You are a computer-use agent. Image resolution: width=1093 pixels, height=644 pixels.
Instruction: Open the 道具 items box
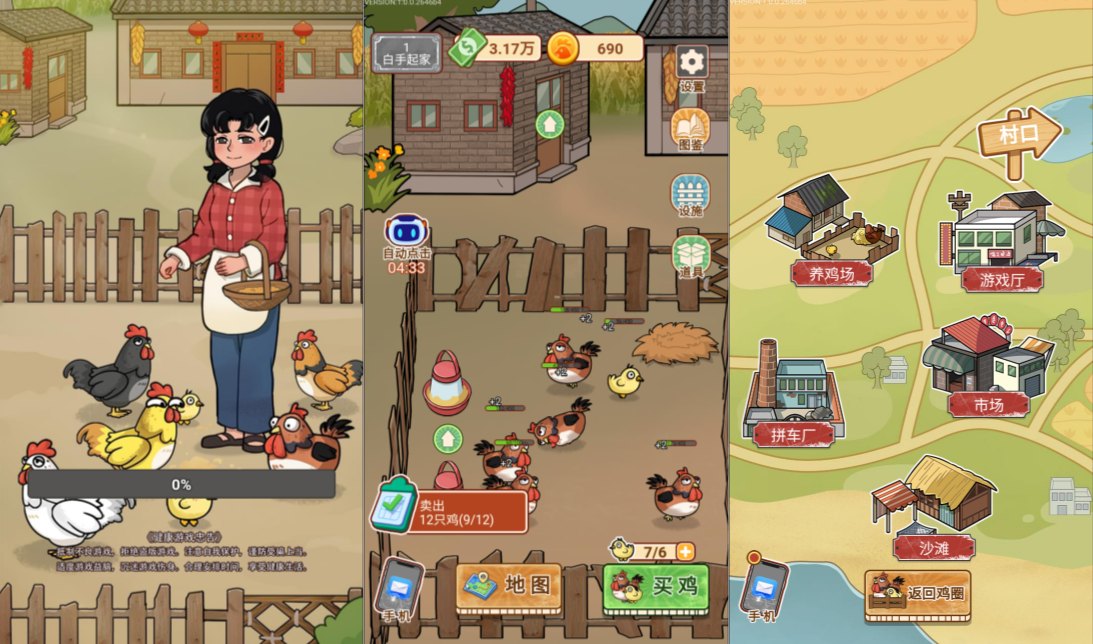pyautogui.click(x=691, y=255)
